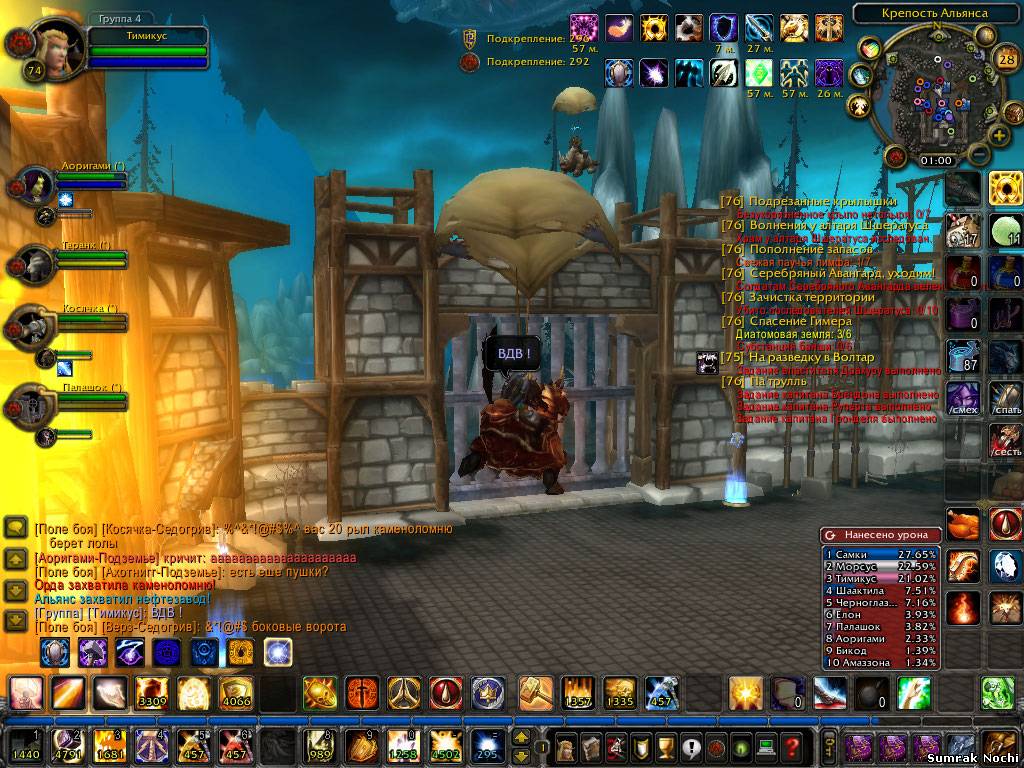The width and height of the screenshot is (1024, 768).
Task: Open the Нанесено урона damage meter header
Action: pyautogui.click(x=880, y=535)
